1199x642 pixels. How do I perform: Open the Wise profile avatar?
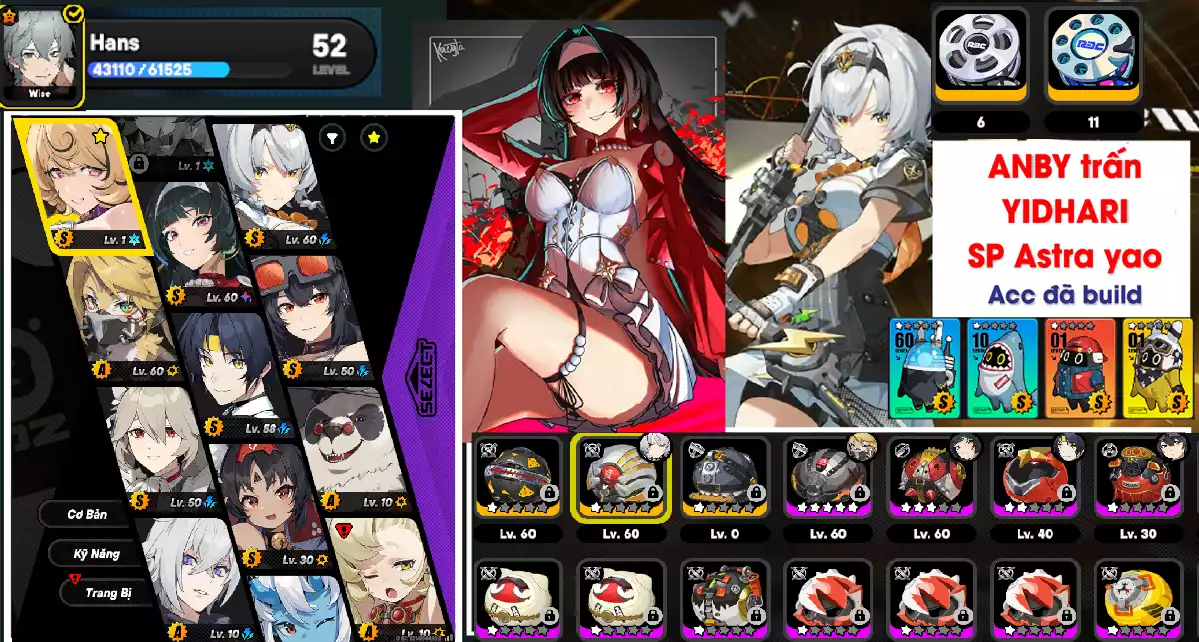[42, 53]
